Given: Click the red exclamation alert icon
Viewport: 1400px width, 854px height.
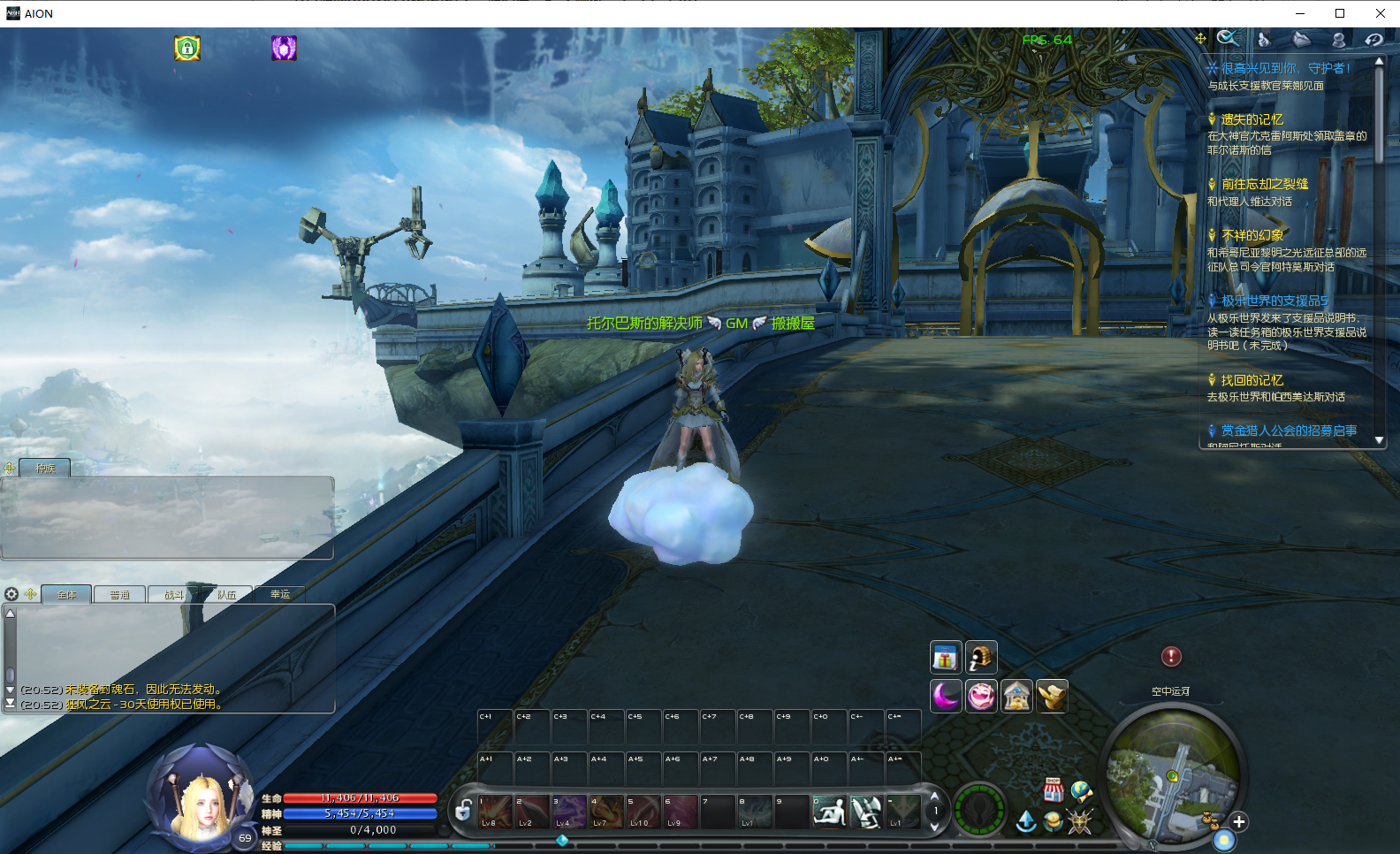Looking at the screenshot, I should click(1171, 656).
